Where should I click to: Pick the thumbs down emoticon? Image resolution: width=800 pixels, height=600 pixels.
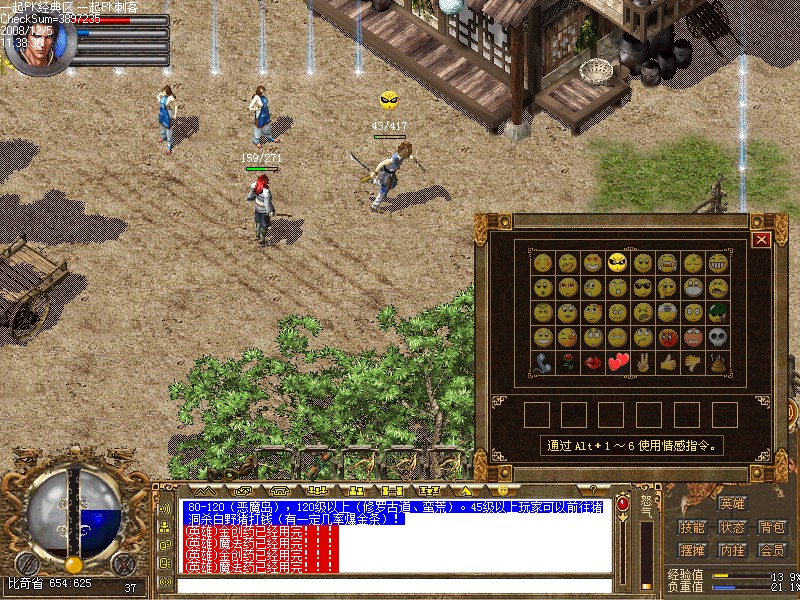point(693,363)
